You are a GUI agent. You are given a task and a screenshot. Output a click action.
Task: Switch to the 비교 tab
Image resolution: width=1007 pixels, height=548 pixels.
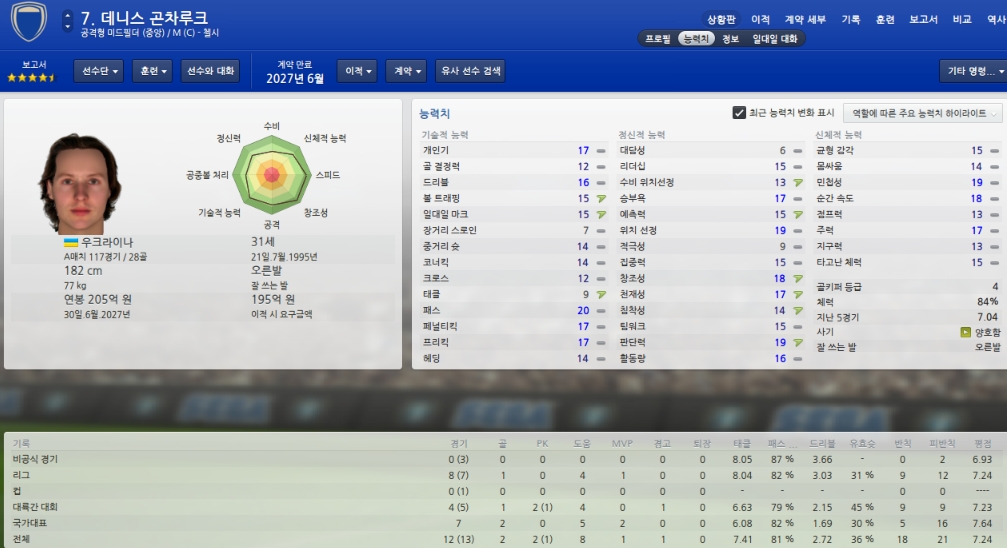pyautogui.click(x=962, y=19)
